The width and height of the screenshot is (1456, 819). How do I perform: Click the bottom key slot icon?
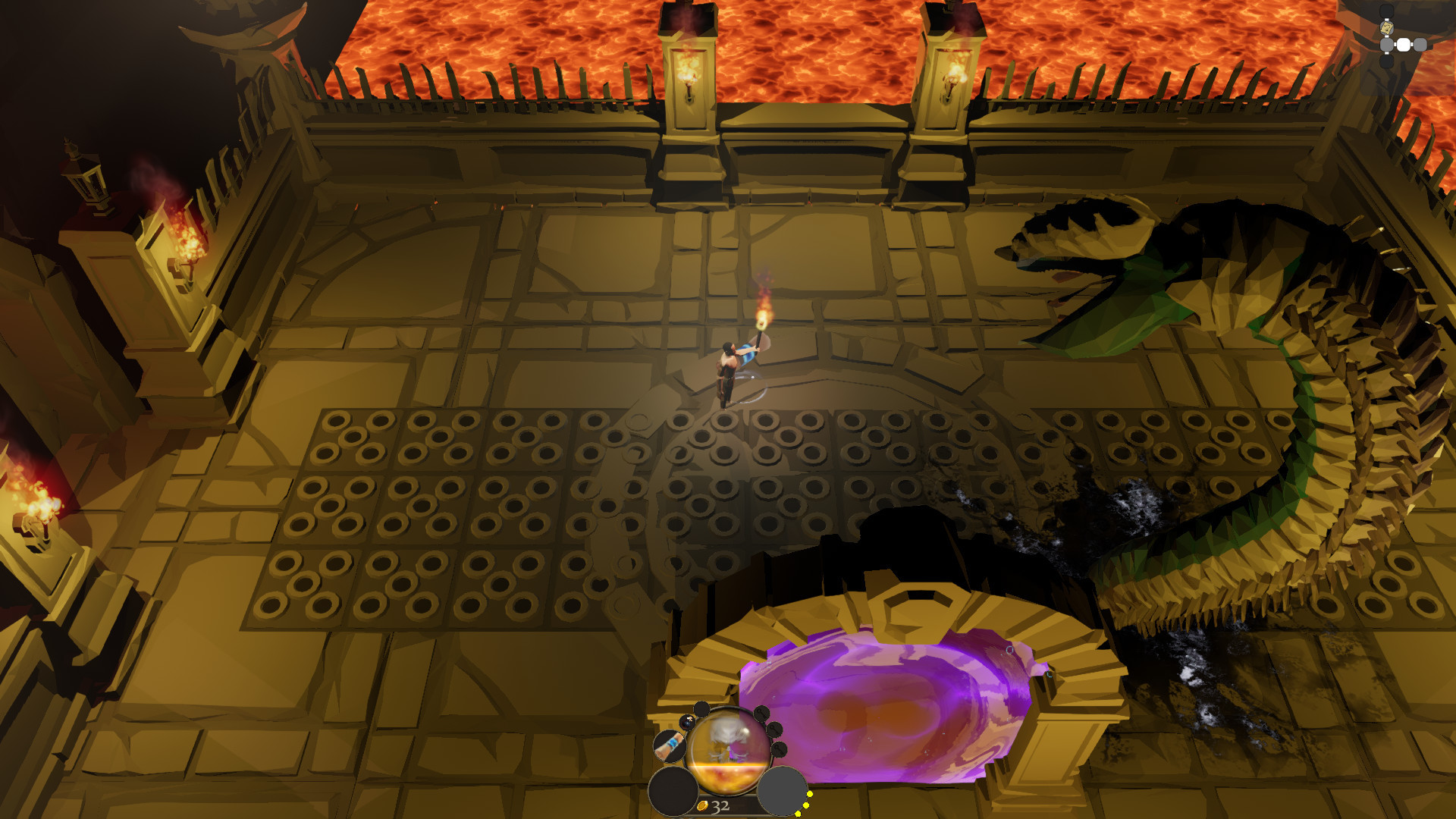(x=780, y=751)
